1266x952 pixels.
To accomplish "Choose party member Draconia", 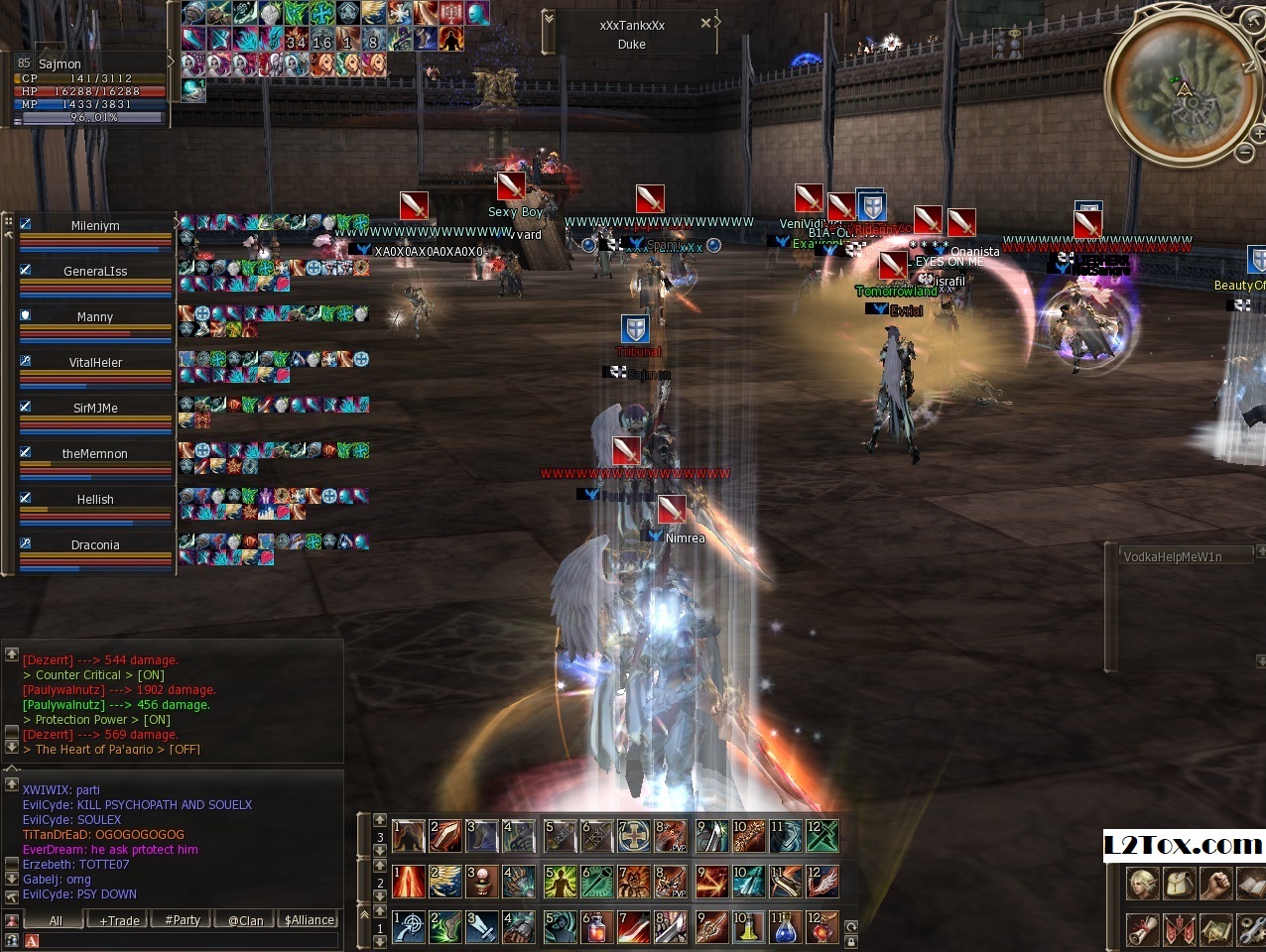I will coord(95,546).
